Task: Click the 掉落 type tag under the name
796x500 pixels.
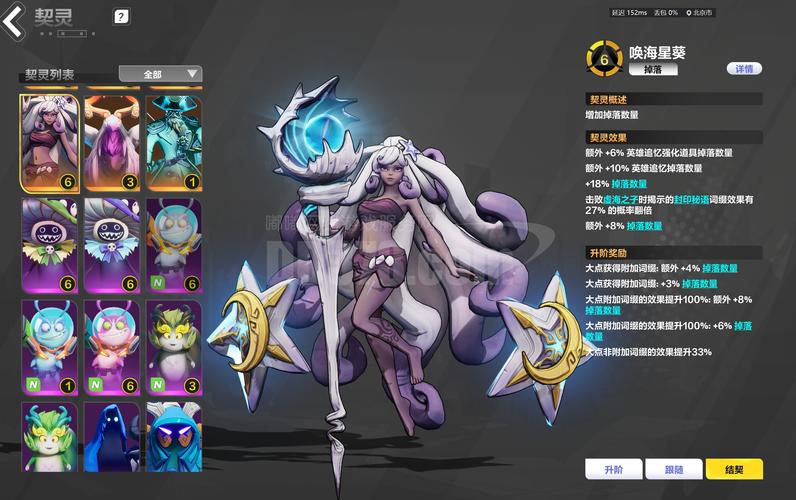Action: point(653,70)
